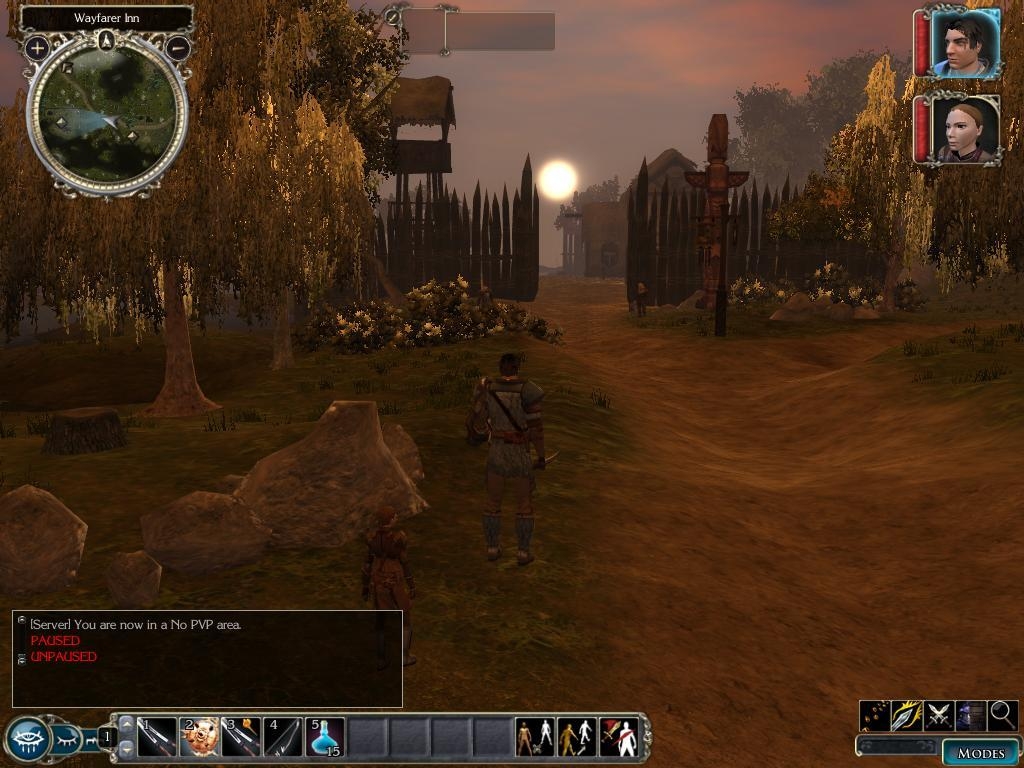Viewport: 1024px width, 768px height.
Task: Drink the blue potion in slot 5
Action: pos(325,737)
